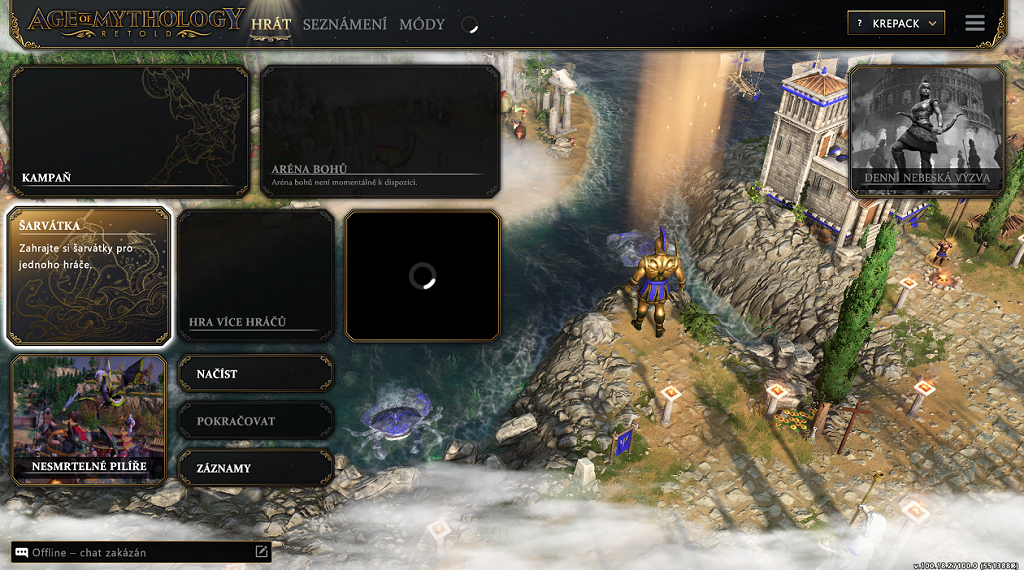Open the hamburger main menu
This screenshot has height=570, width=1024.
click(x=975, y=23)
